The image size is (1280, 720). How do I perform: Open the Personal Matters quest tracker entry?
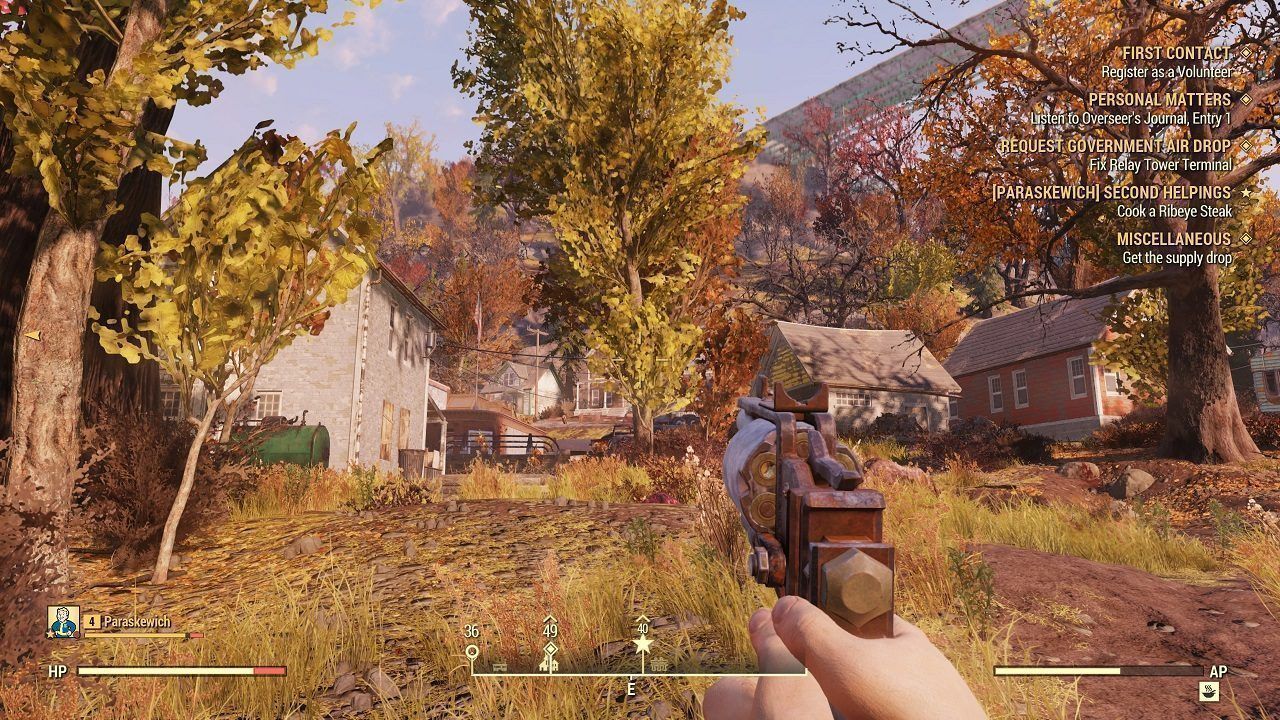click(x=1159, y=100)
